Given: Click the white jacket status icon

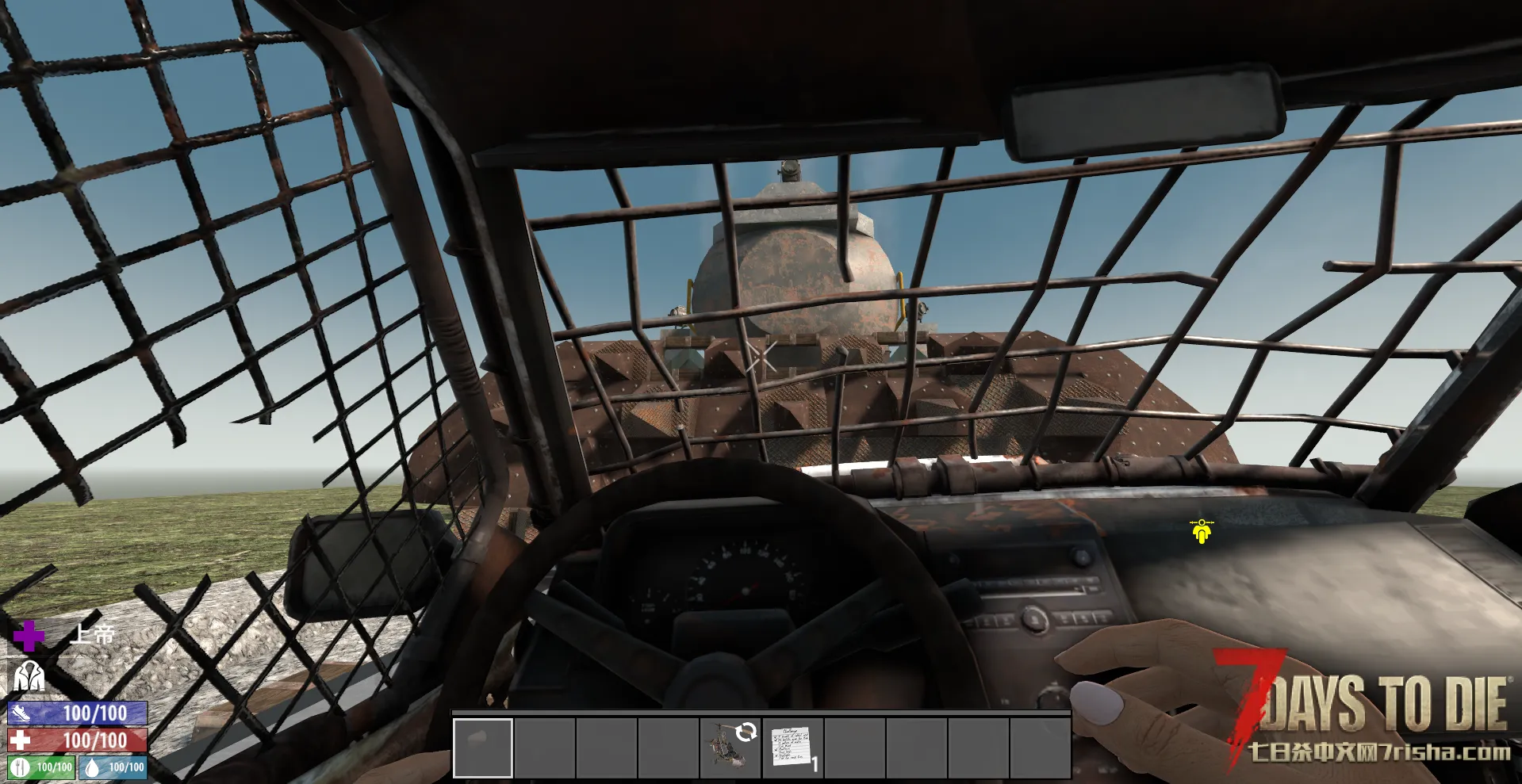Looking at the screenshot, I should (x=29, y=677).
